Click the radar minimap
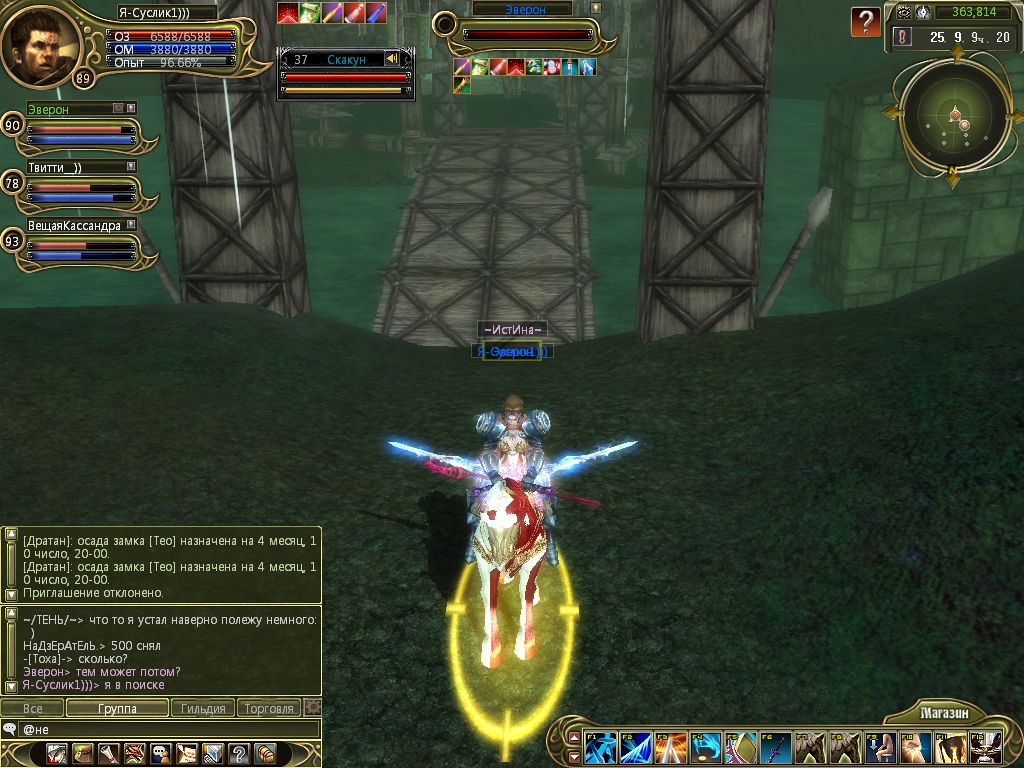Screen dimensions: 1024x768 tap(953, 118)
